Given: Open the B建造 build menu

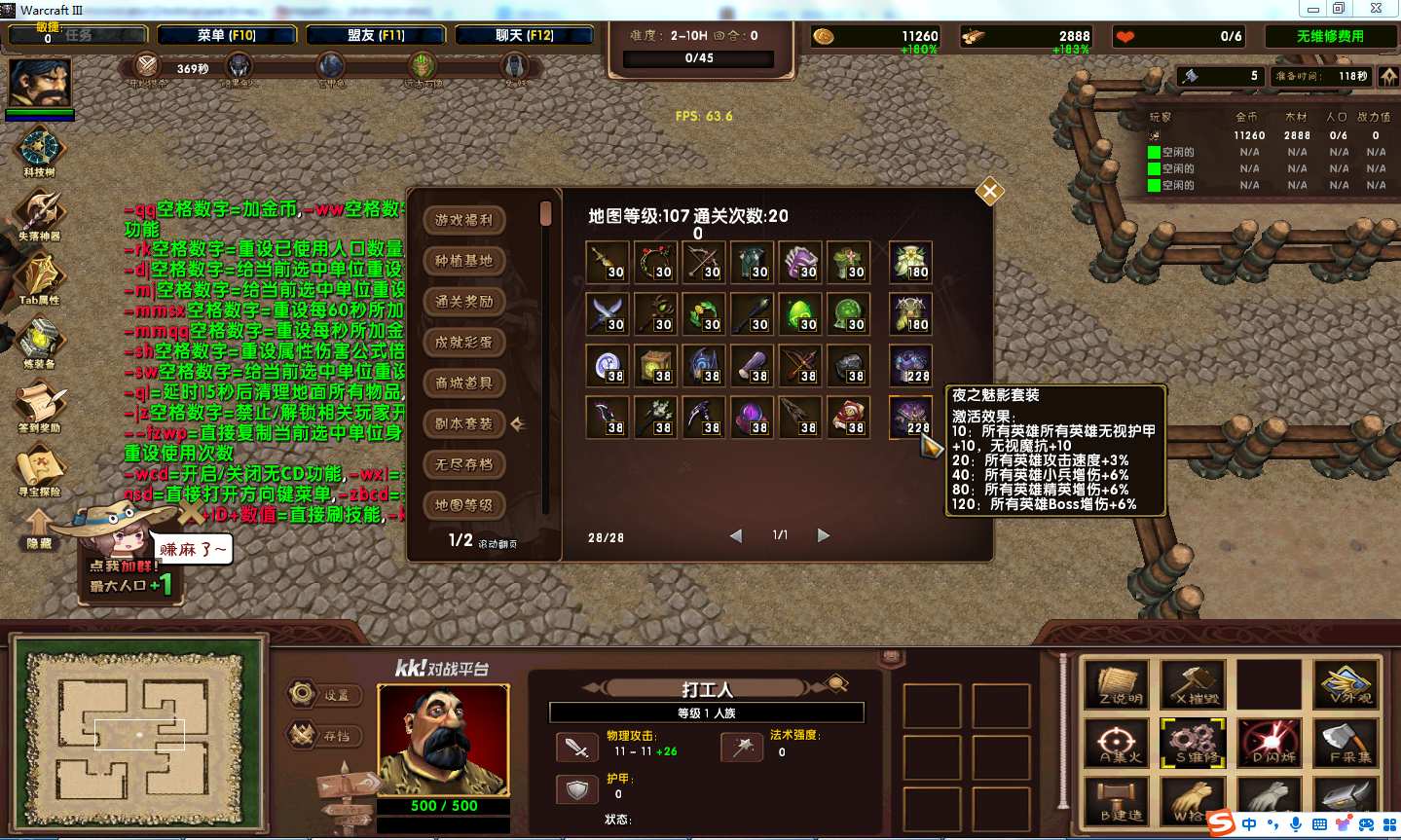Looking at the screenshot, I should [x=1118, y=800].
